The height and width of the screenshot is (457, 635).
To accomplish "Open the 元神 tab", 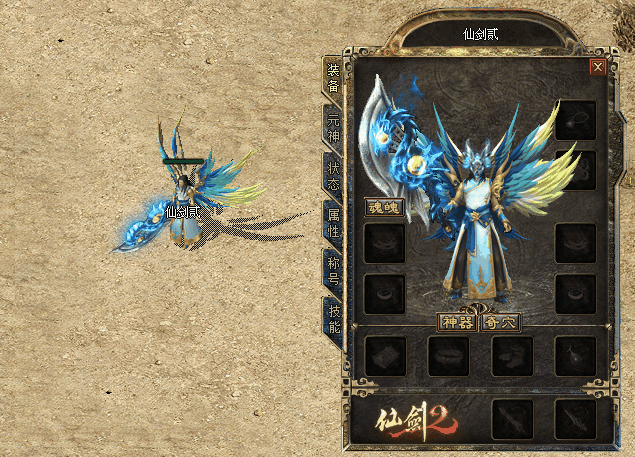I will [333, 126].
